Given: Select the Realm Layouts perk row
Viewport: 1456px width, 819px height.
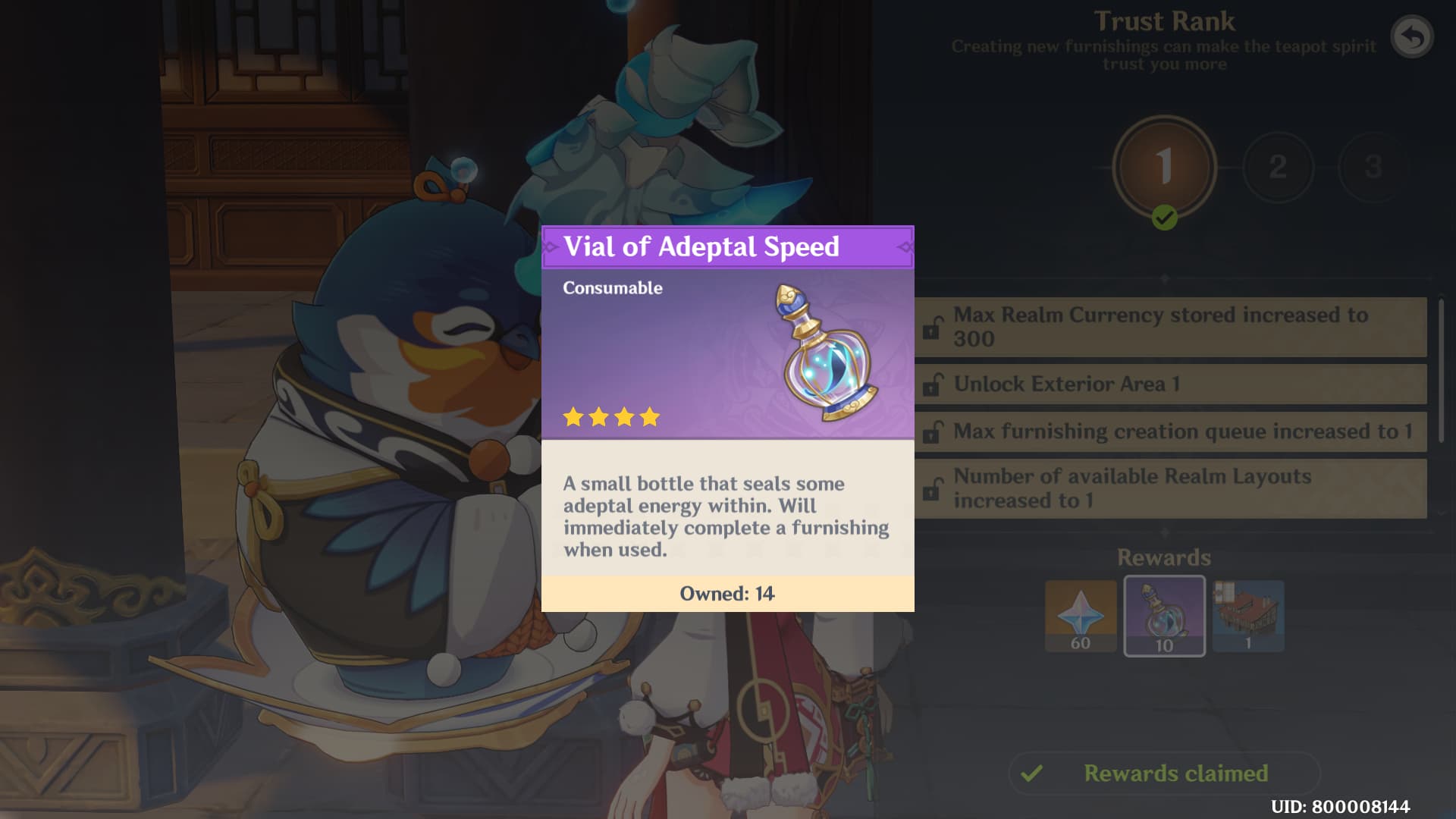Looking at the screenshot, I should 1170,488.
